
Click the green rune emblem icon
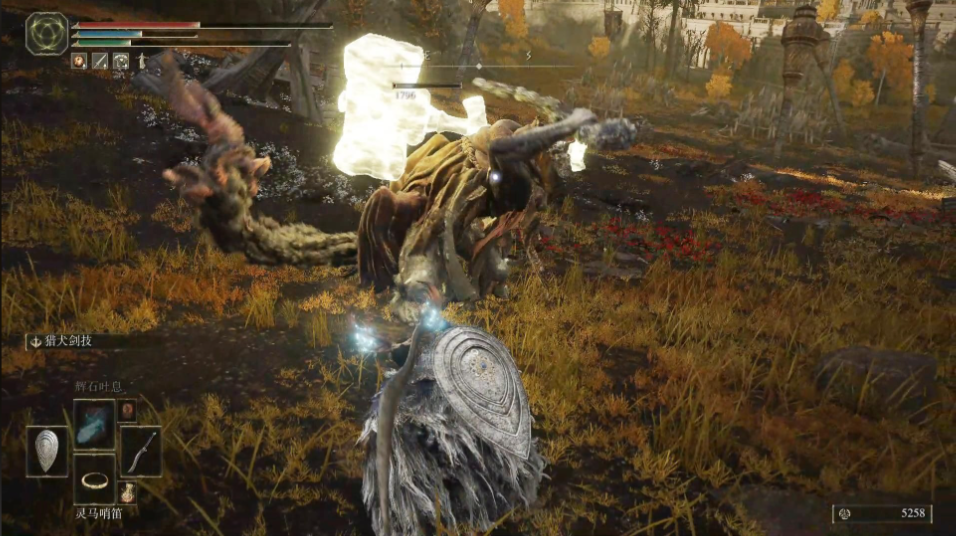click(x=46, y=33)
